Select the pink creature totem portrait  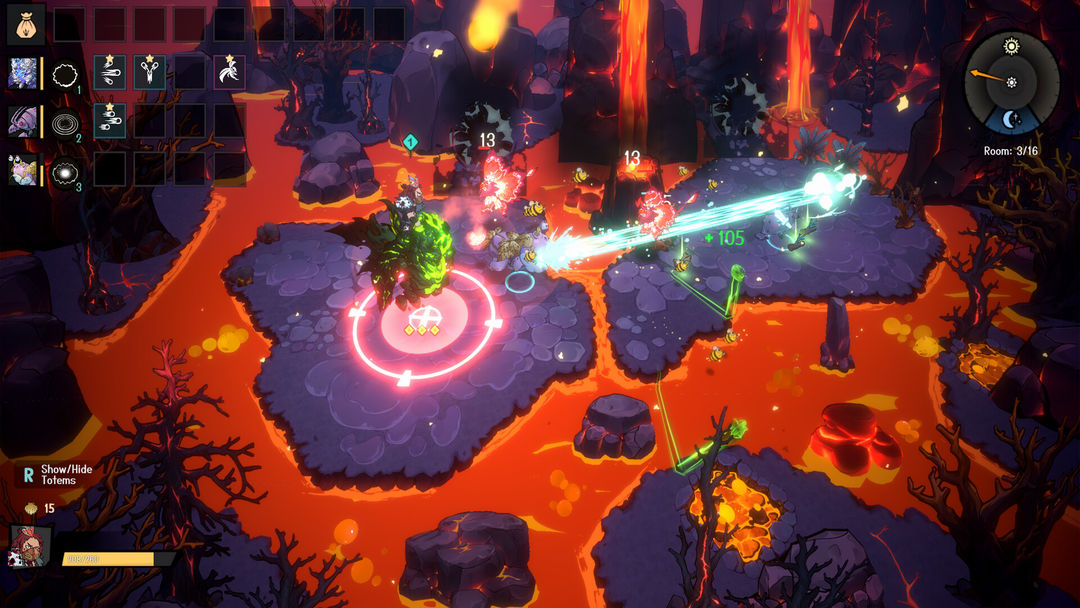click(24, 170)
